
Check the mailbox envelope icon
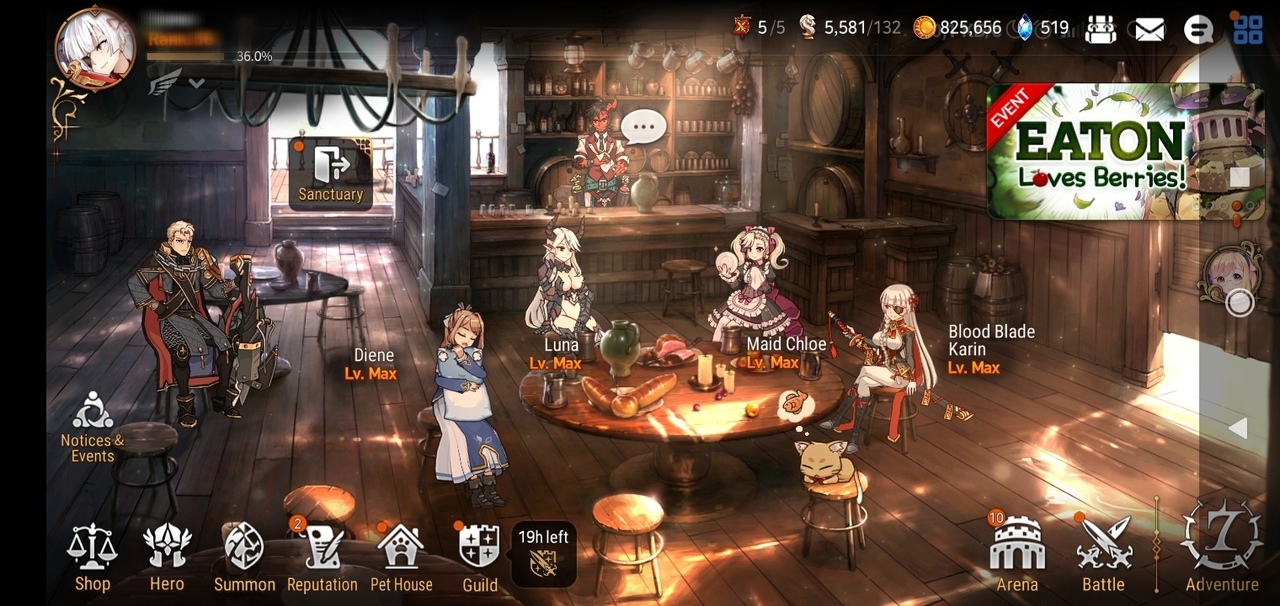tap(1149, 29)
